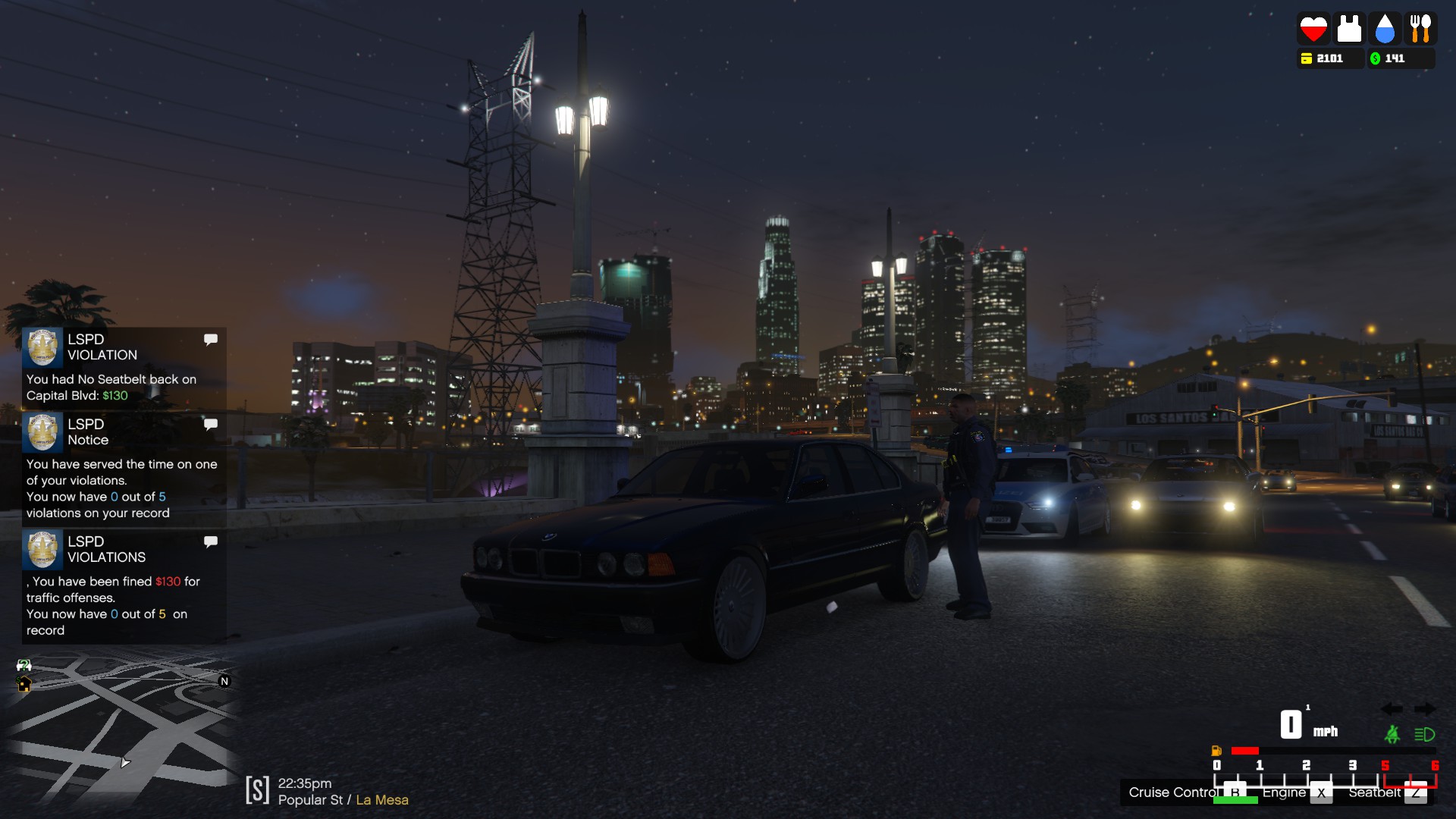The height and width of the screenshot is (819, 1456).
Task: Open the No Seatbelt LSPD VIOLATION notification
Action: pos(124,368)
